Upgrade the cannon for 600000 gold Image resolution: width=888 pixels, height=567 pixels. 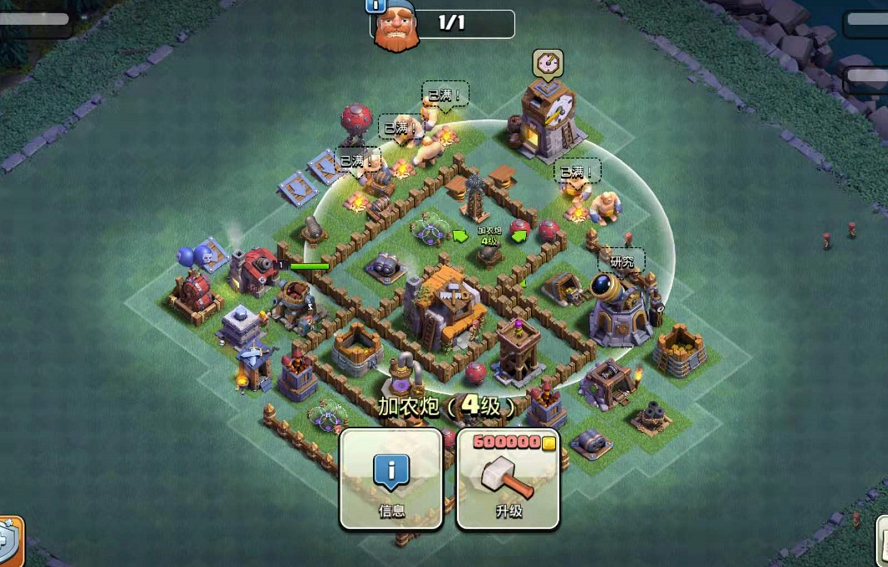[508, 479]
